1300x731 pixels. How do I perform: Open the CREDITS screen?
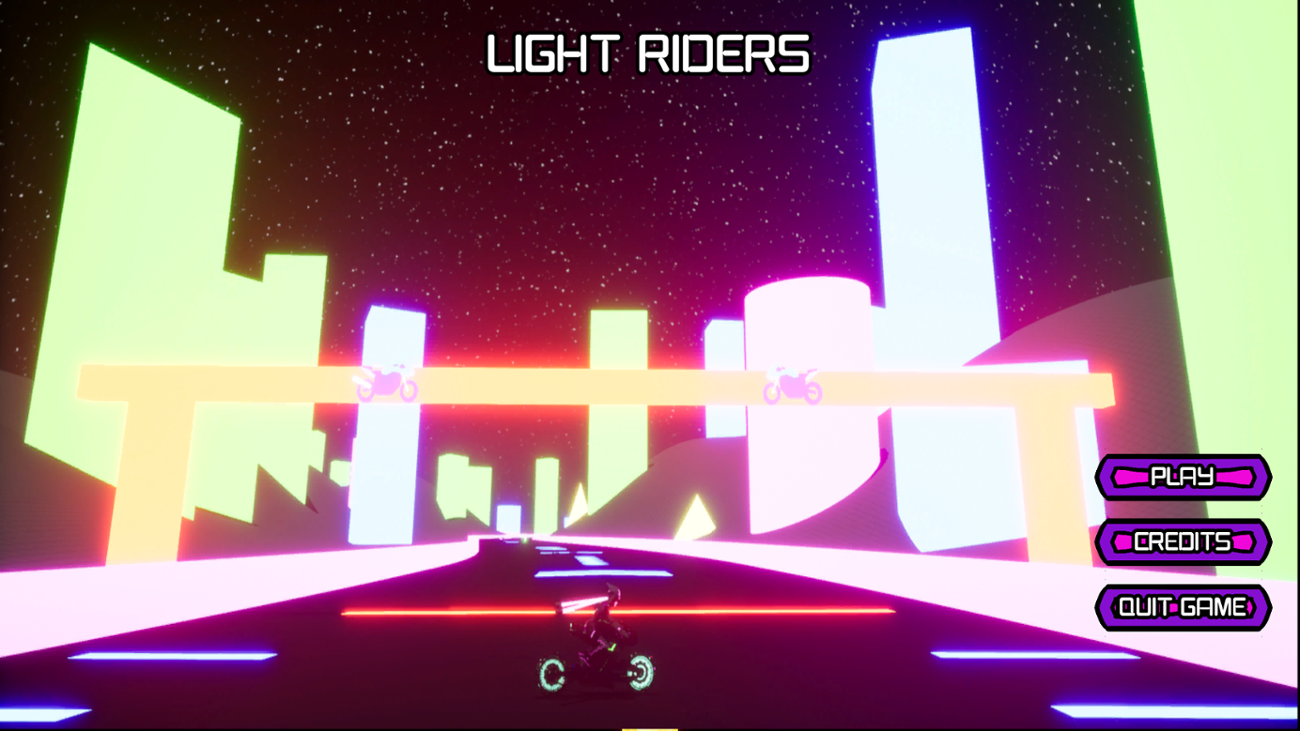coord(1185,542)
